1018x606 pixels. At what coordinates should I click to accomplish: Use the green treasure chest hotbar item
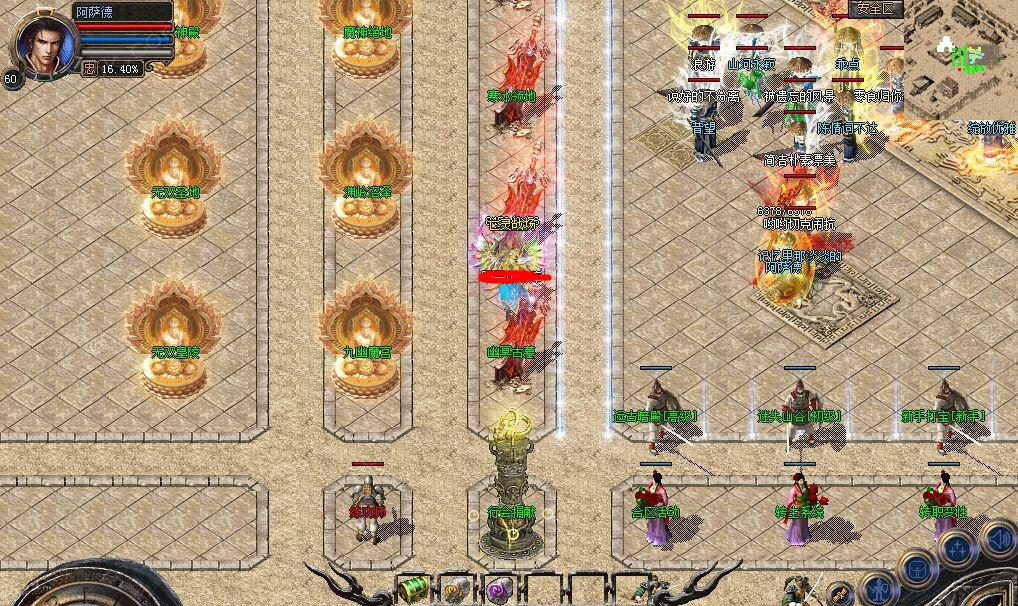(x=412, y=588)
